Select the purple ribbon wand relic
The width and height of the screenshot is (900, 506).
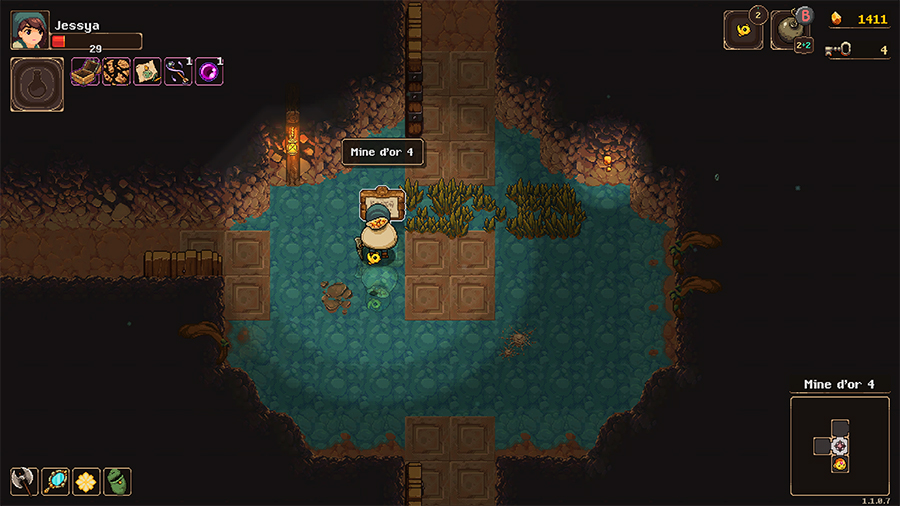(x=178, y=71)
